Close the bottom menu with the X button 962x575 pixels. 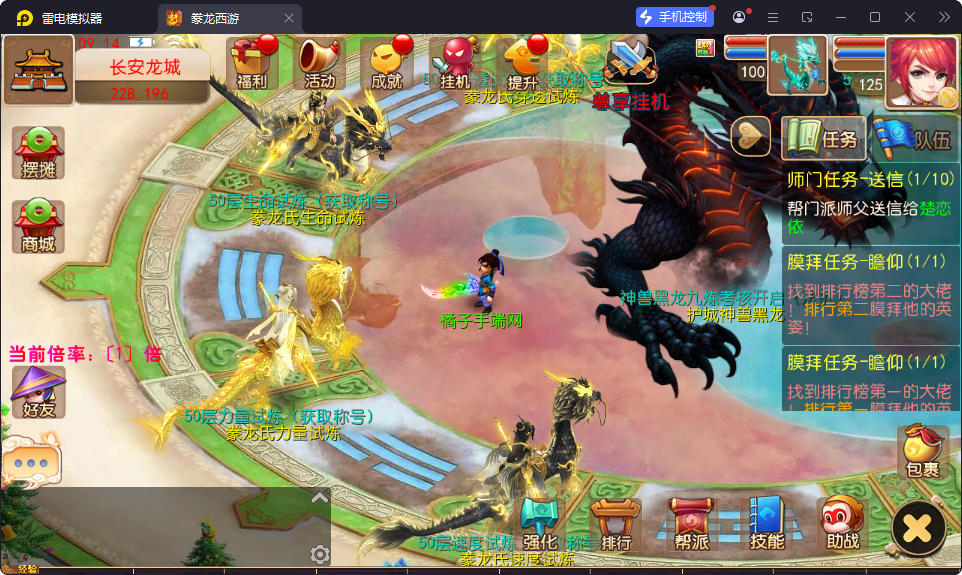tap(919, 526)
